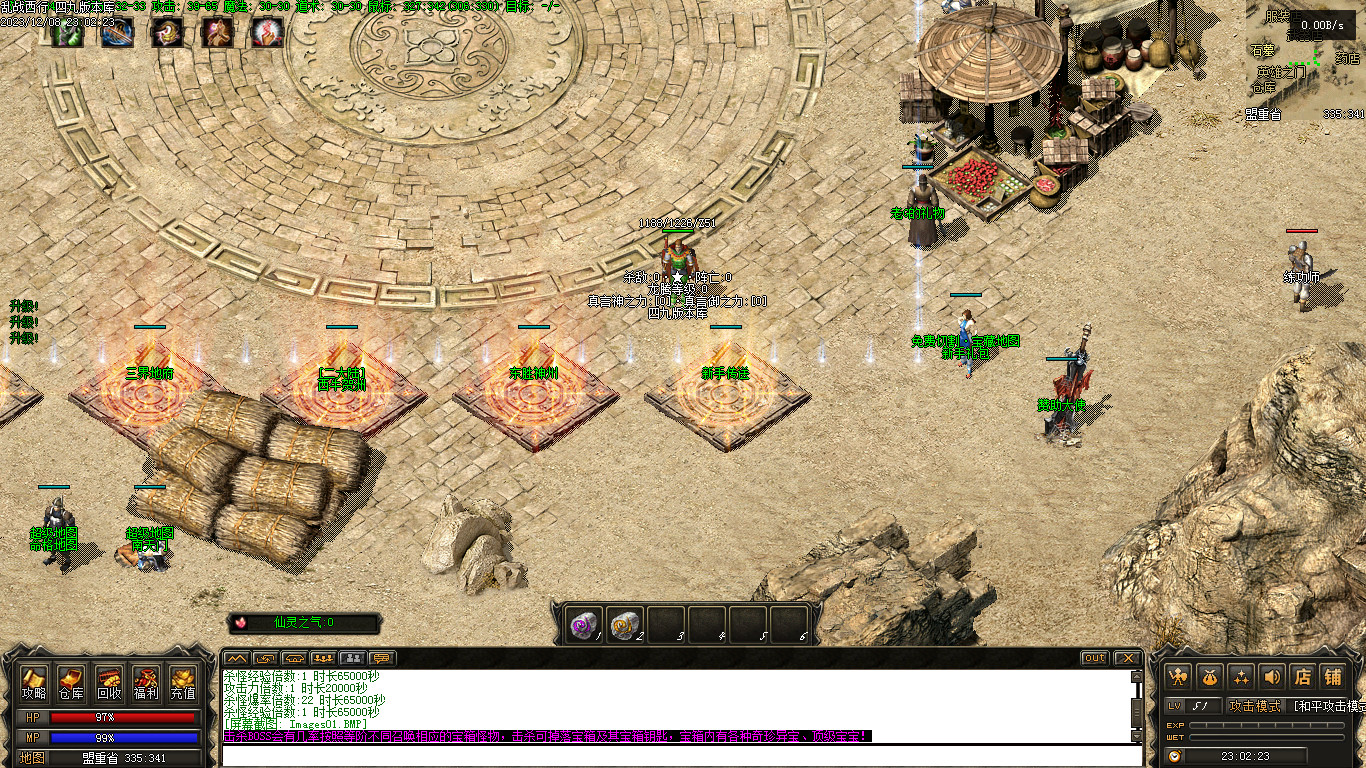
Task: Type in the chat input field
Action: tap(680, 755)
